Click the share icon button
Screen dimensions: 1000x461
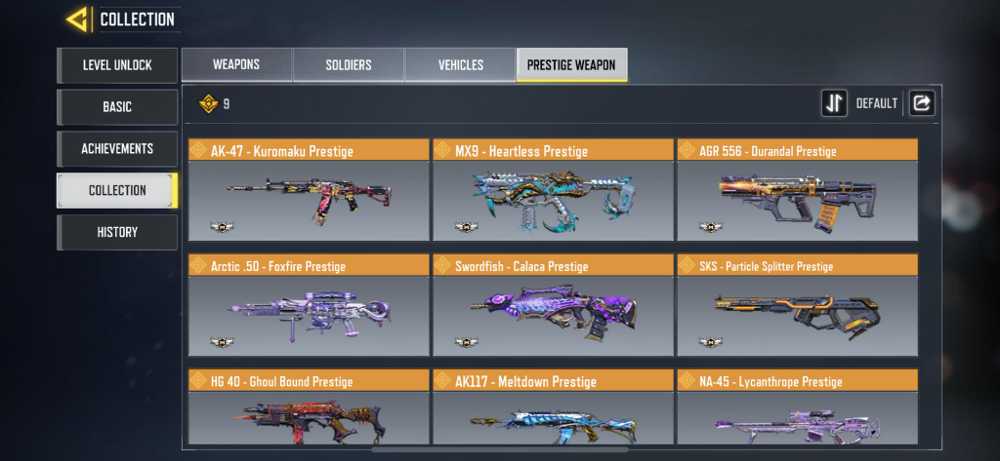[x=921, y=103]
